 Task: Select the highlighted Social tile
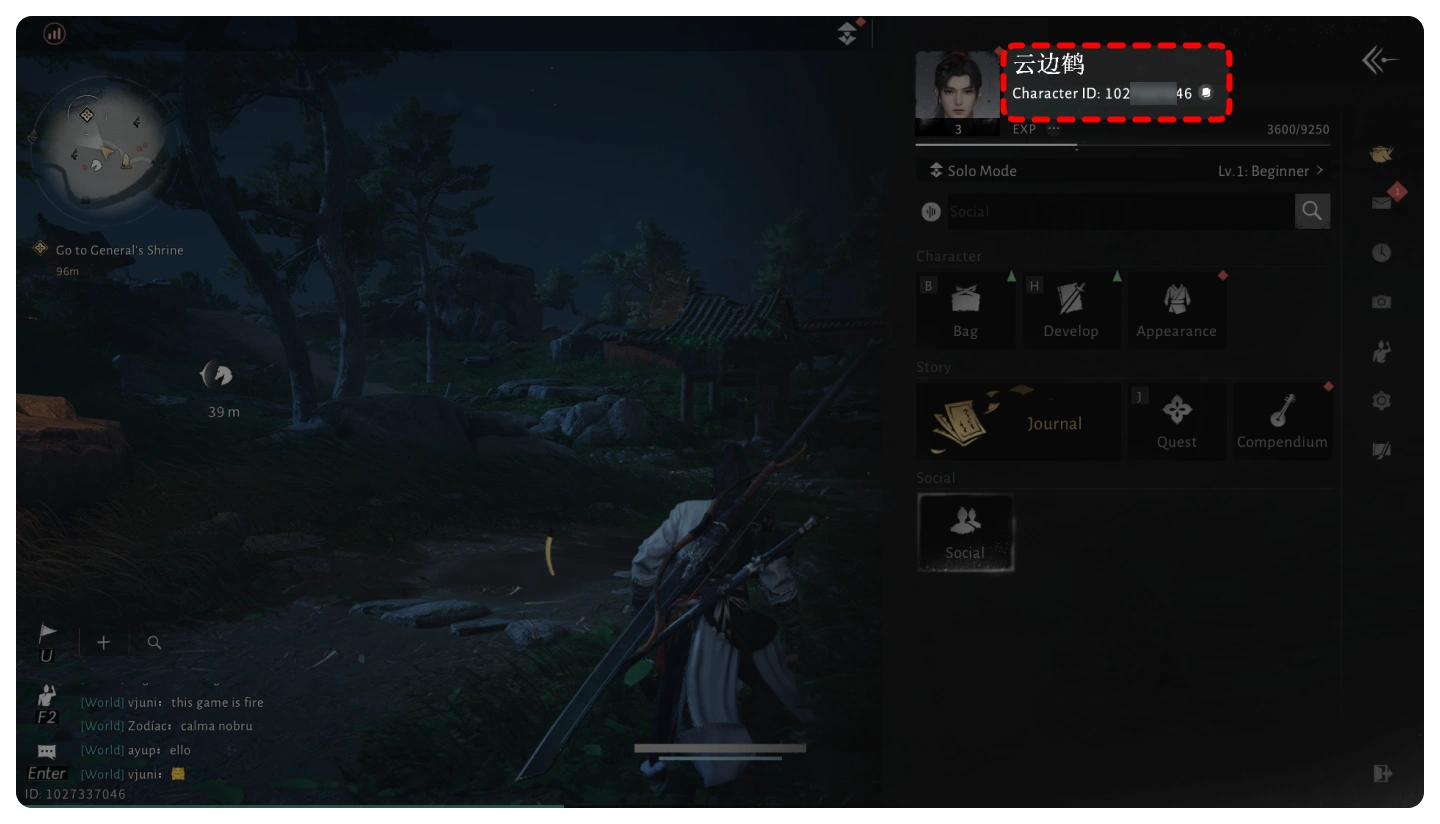[965, 533]
